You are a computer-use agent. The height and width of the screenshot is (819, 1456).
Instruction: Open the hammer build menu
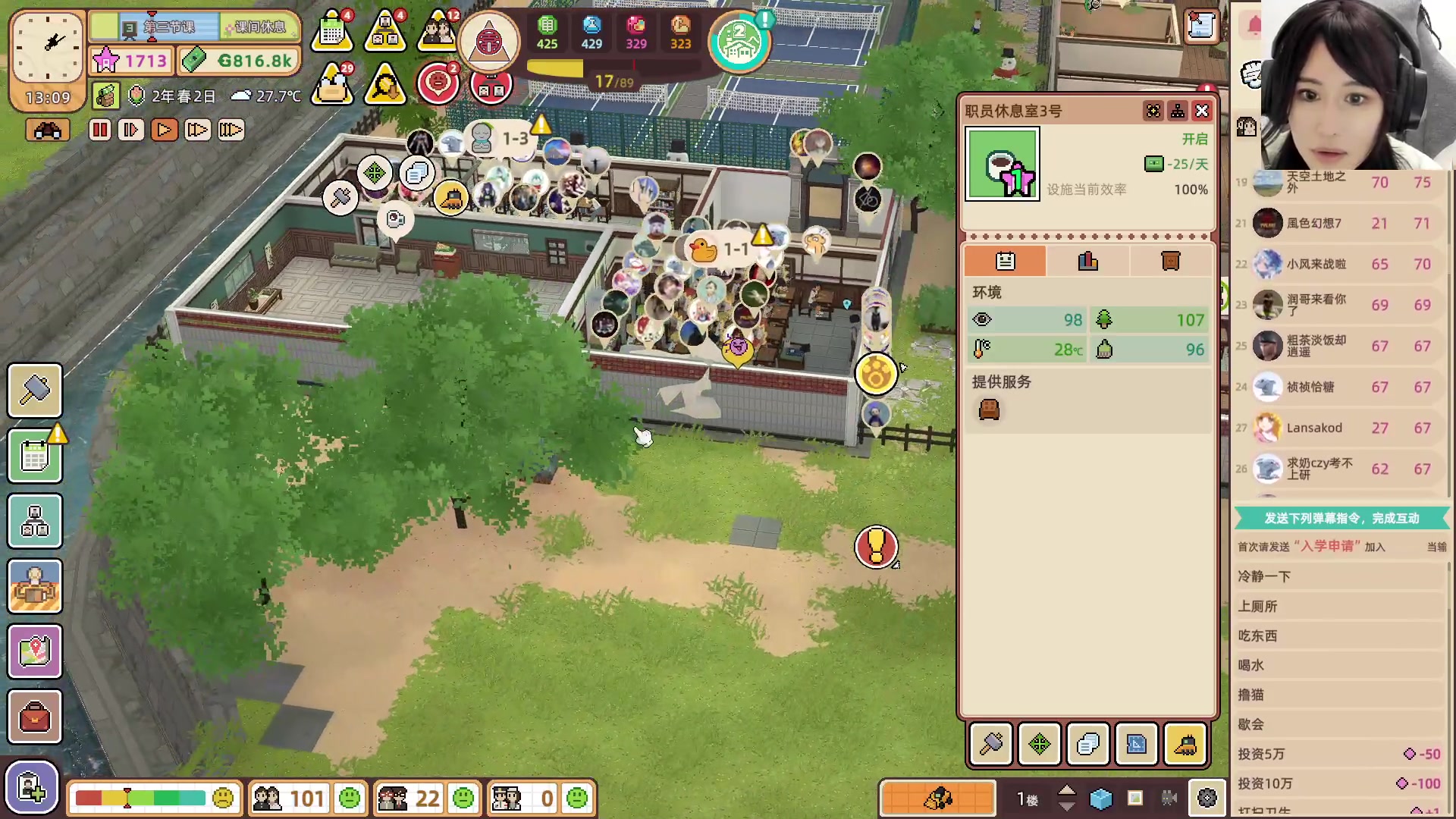click(x=35, y=391)
